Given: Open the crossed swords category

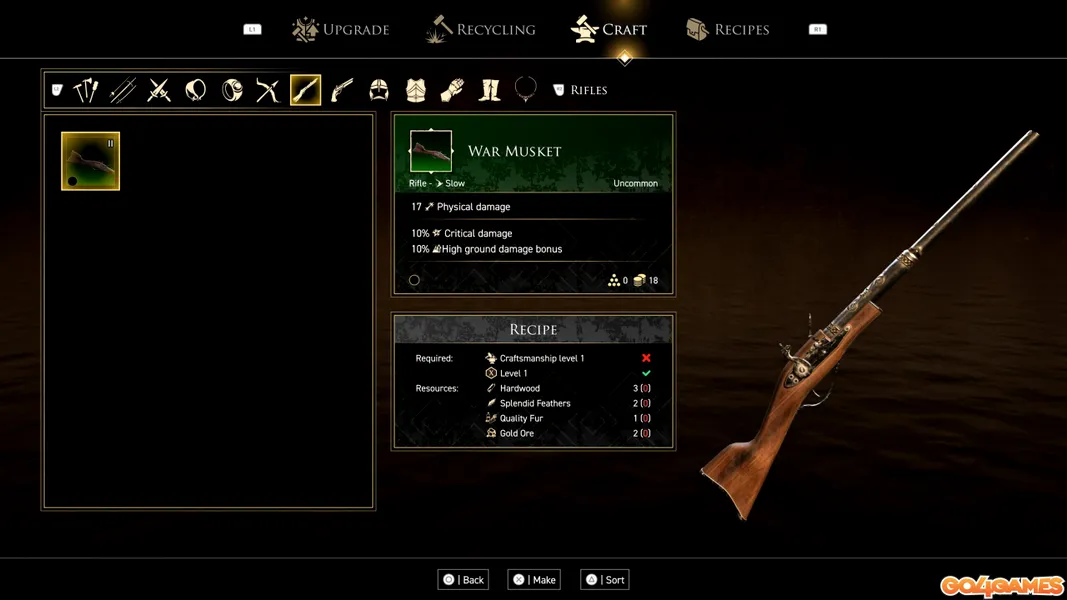Looking at the screenshot, I should tap(159, 91).
